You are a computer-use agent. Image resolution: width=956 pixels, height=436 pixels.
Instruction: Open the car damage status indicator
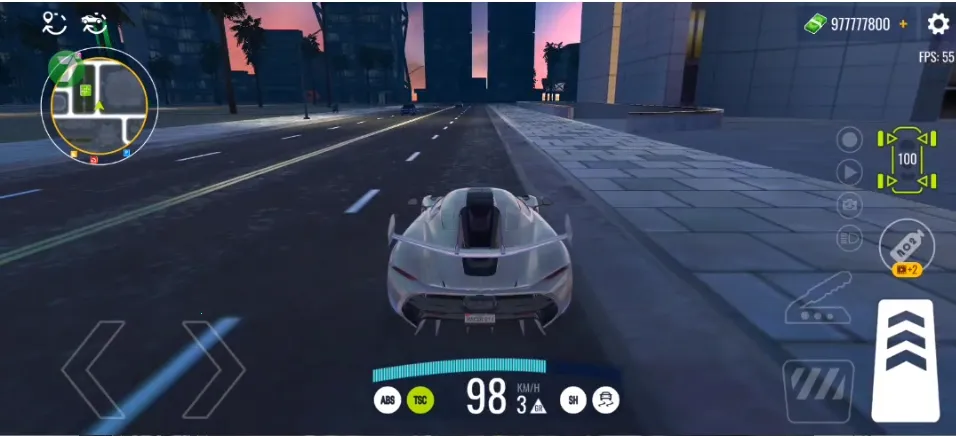(907, 158)
